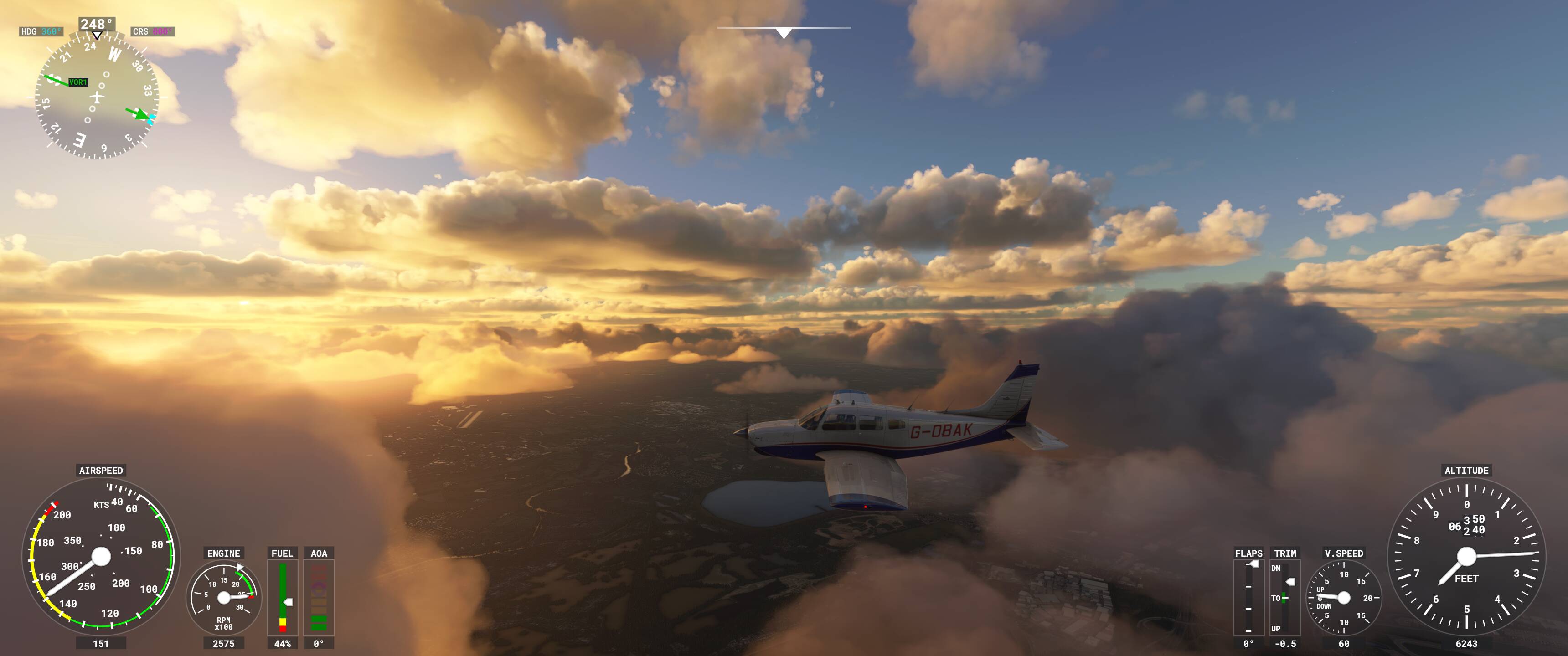Click the heading compass navigation dial

pyautogui.click(x=98, y=97)
